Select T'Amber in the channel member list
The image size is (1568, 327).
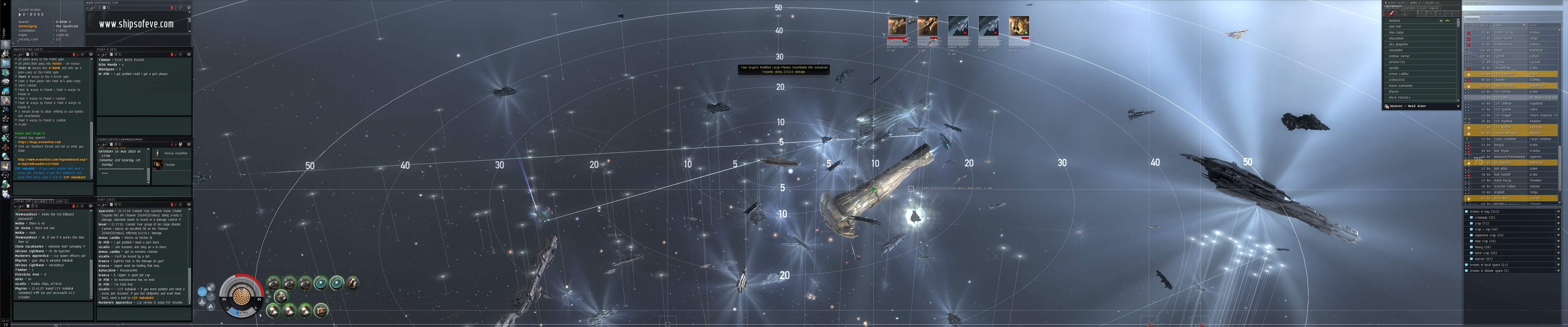point(170,165)
